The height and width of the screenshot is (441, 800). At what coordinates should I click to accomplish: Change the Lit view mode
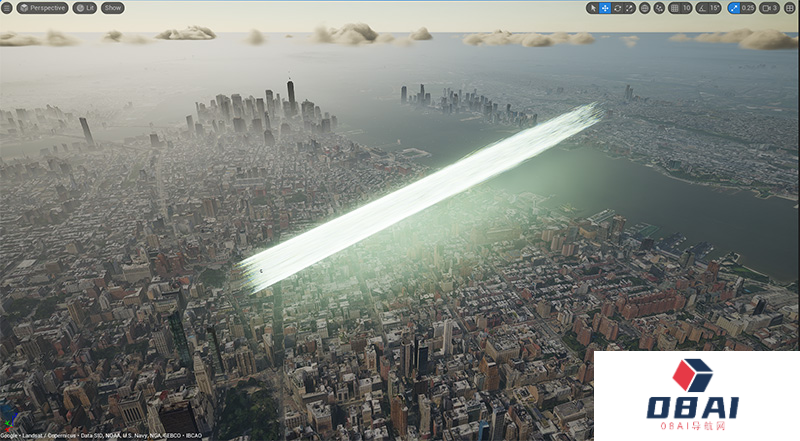pos(85,8)
